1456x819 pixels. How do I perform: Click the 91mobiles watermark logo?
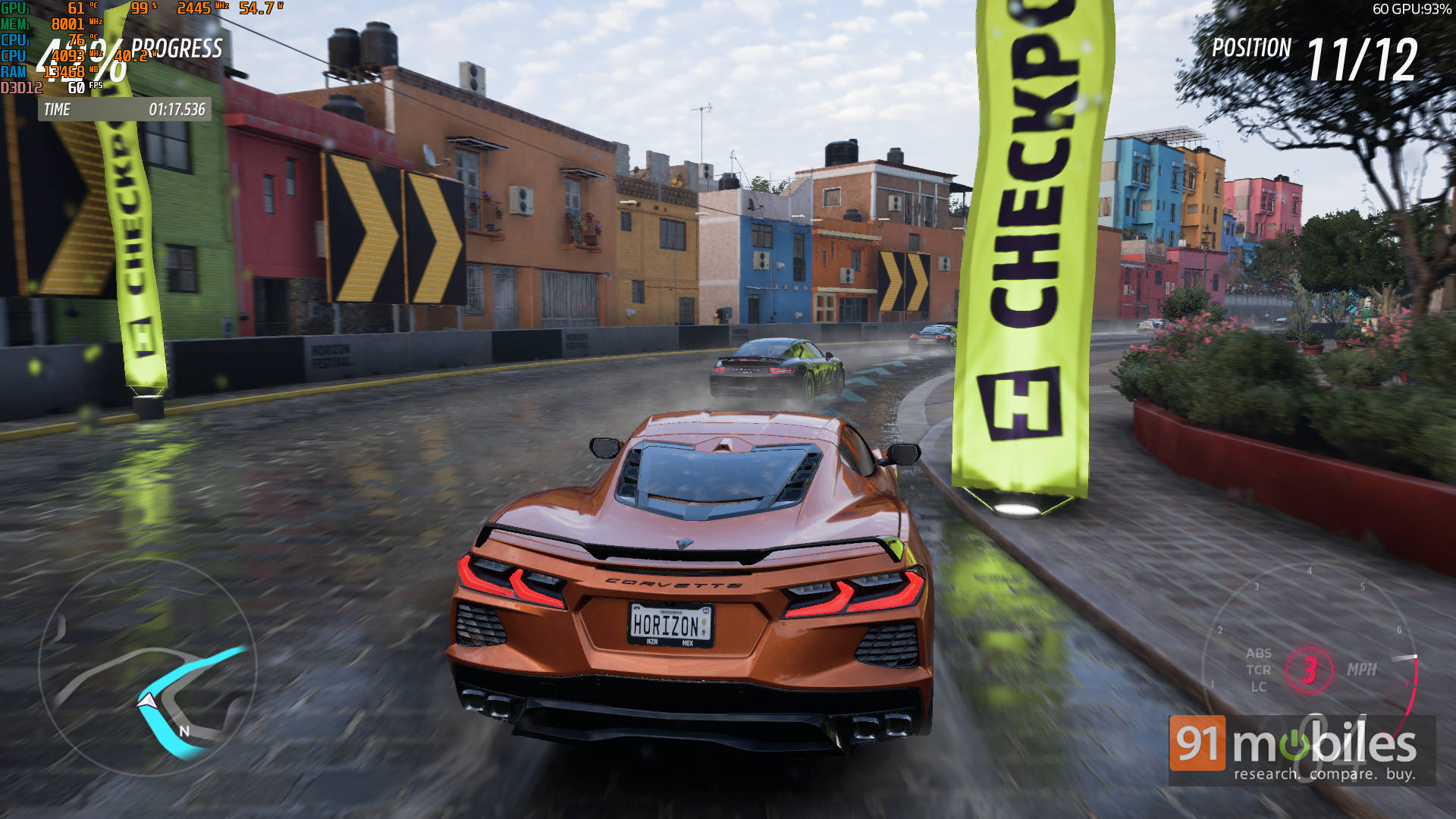pyautogui.click(x=1301, y=749)
